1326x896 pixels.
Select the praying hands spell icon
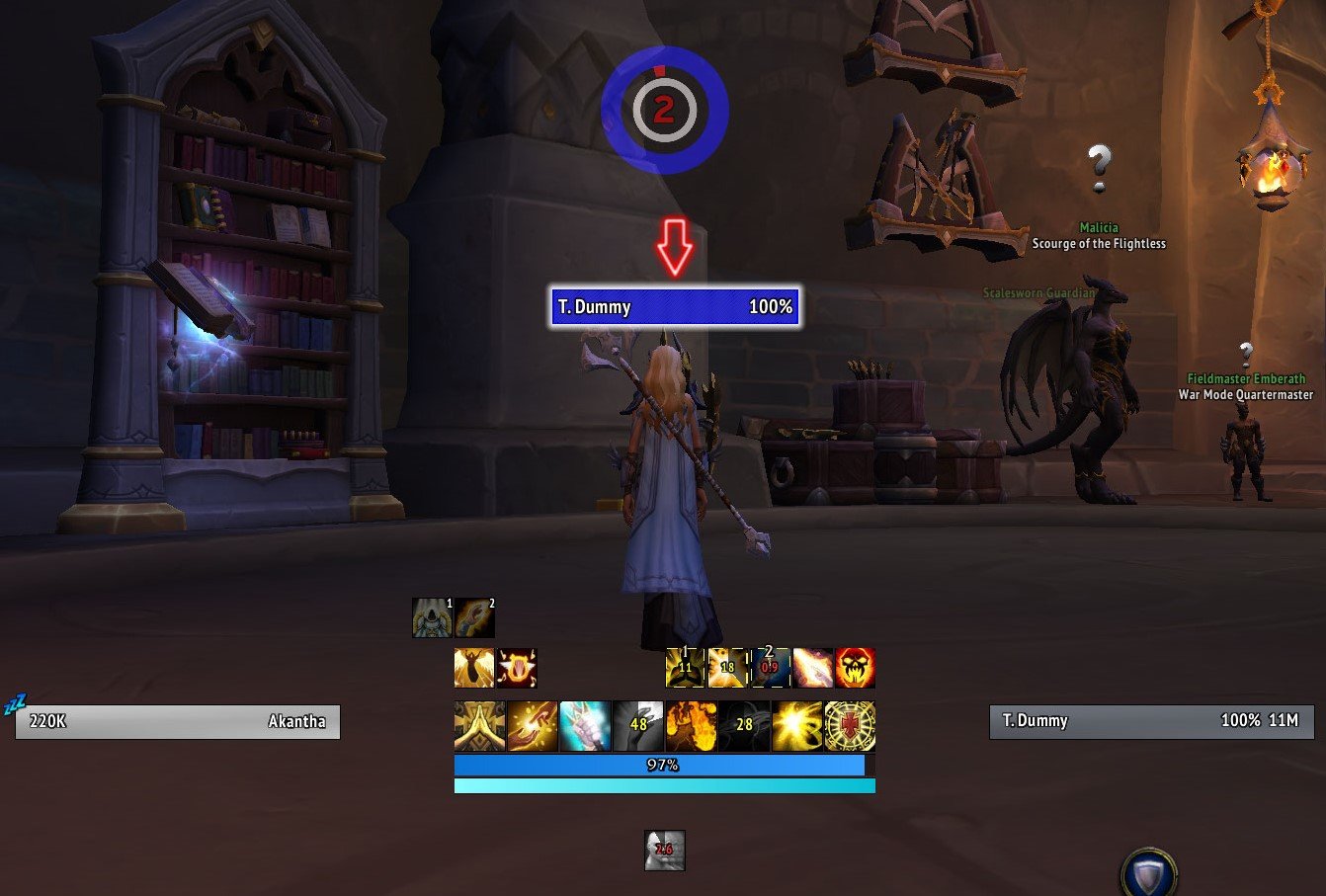click(x=477, y=726)
